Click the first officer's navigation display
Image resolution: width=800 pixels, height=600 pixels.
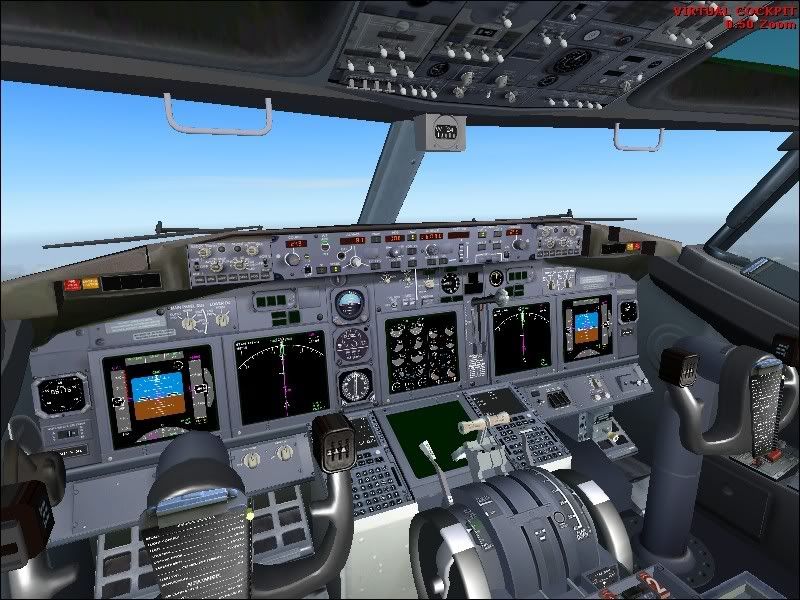click(x=521, y=340)
